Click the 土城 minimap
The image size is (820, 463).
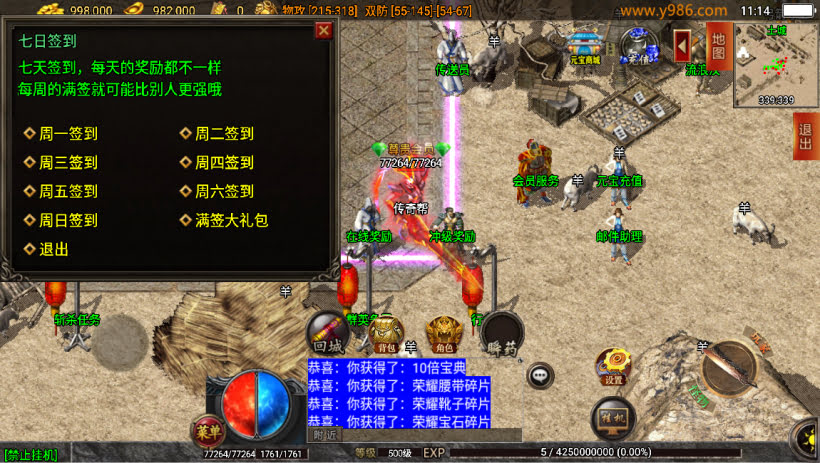pyautogui.click(x=775, y=62)
